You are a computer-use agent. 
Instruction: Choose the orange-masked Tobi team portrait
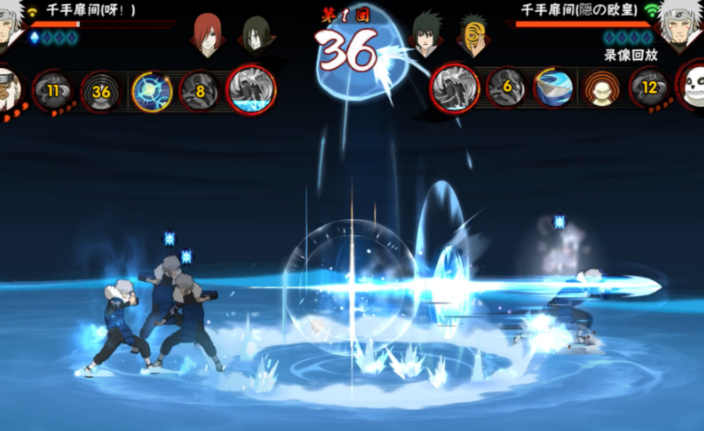click(x=474, y=34)
